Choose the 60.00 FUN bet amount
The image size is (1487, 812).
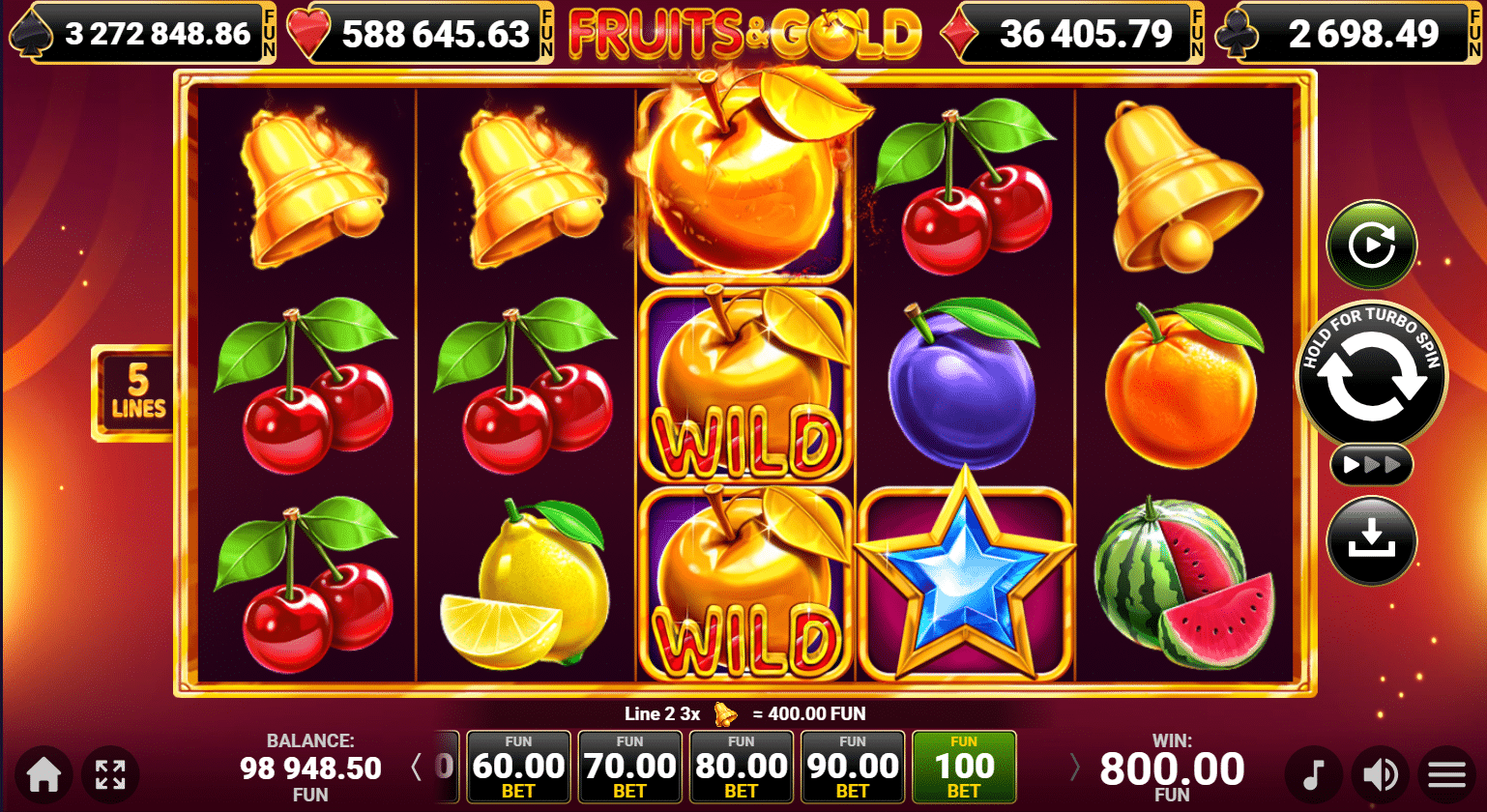[518, 767]
